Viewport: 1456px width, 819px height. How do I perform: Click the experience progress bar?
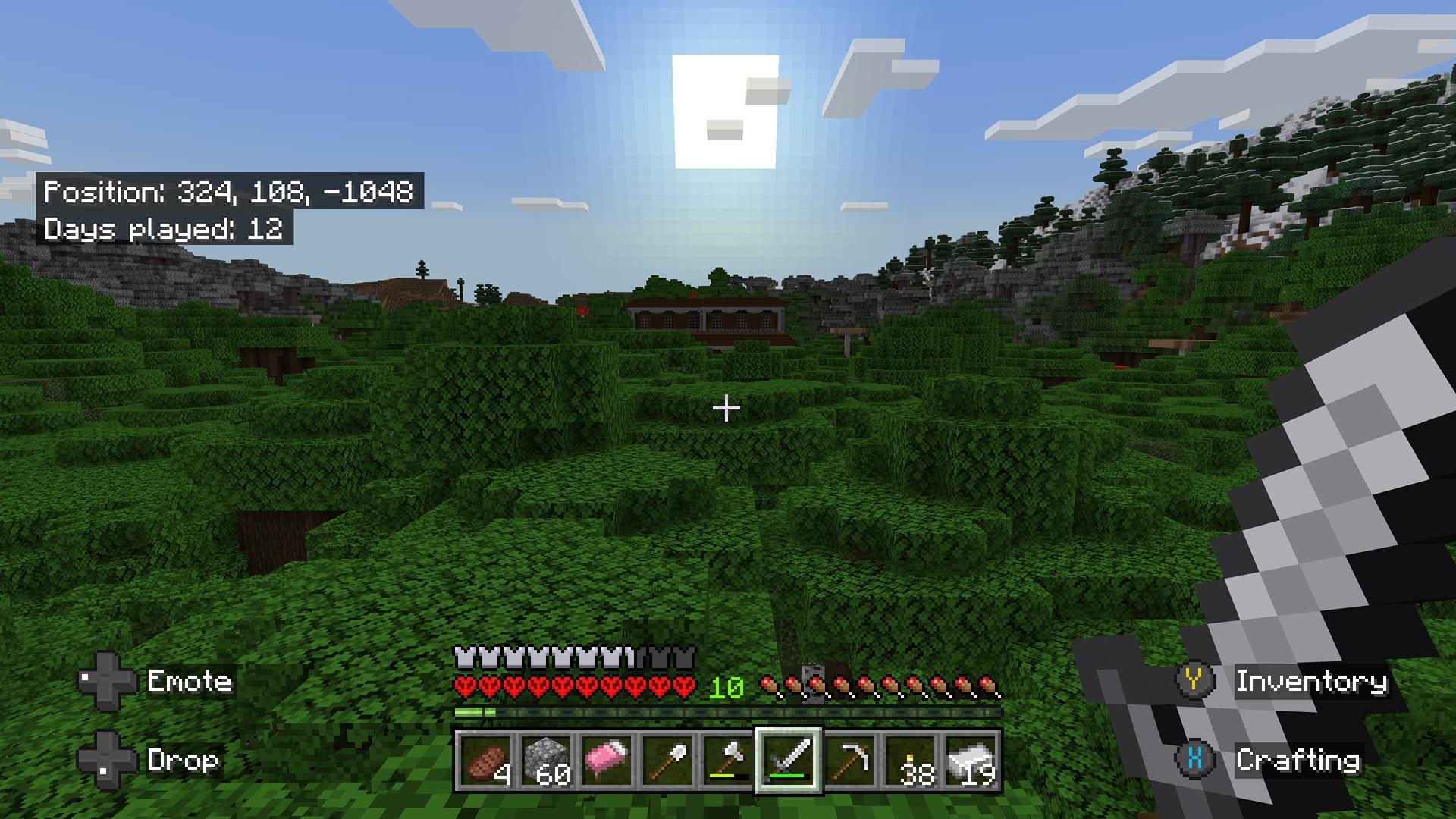coord(726,711)
